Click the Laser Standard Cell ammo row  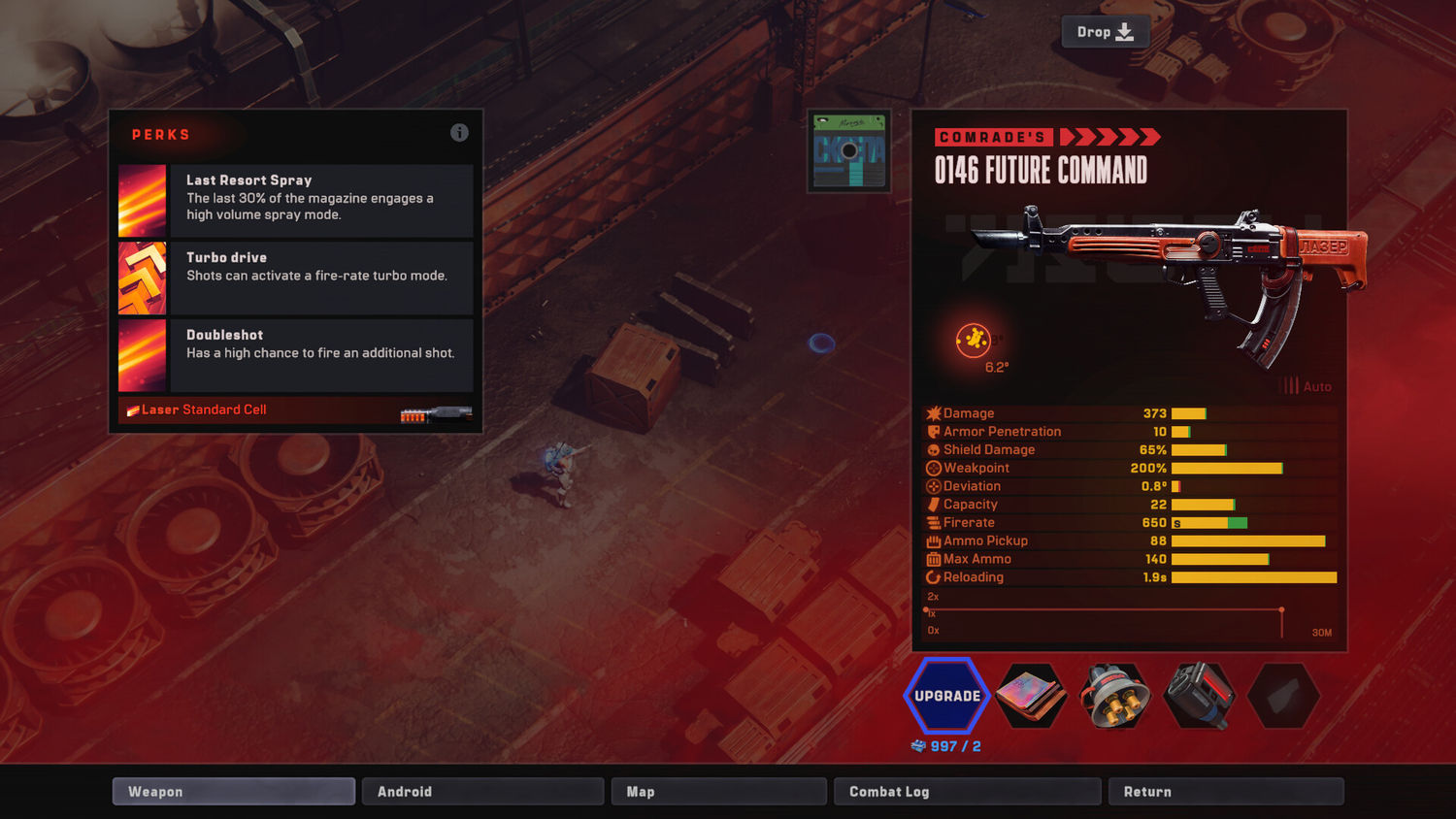[x=296, y=410]
